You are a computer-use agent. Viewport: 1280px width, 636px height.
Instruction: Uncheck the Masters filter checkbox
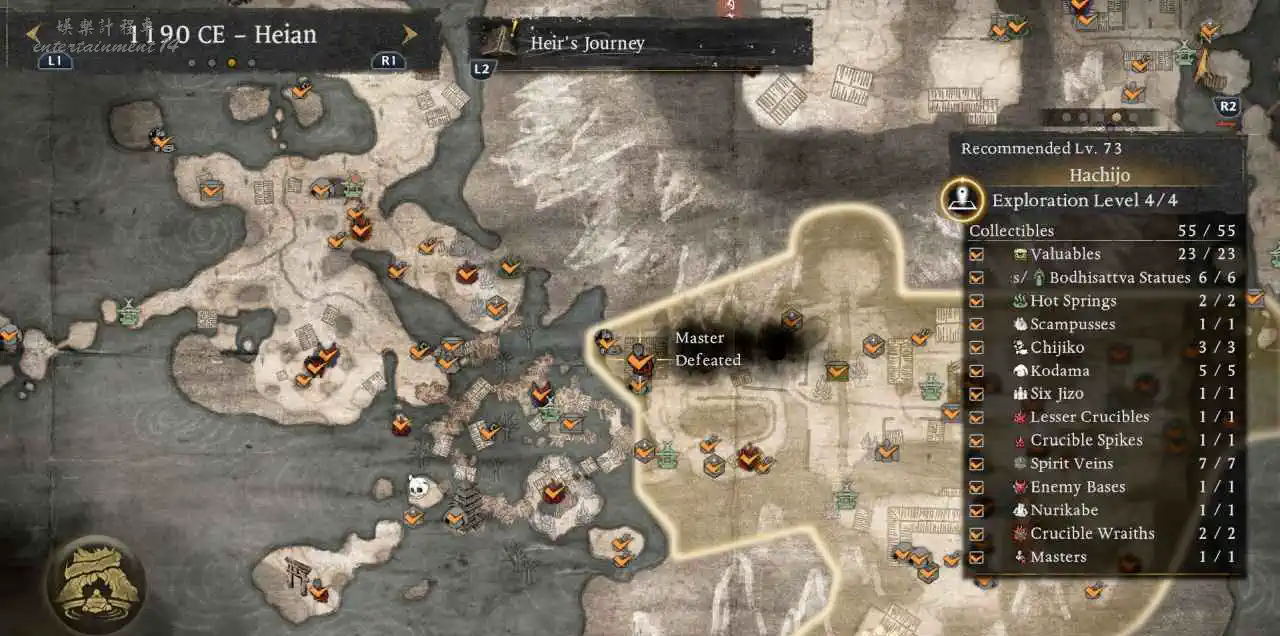coord(977,557)
